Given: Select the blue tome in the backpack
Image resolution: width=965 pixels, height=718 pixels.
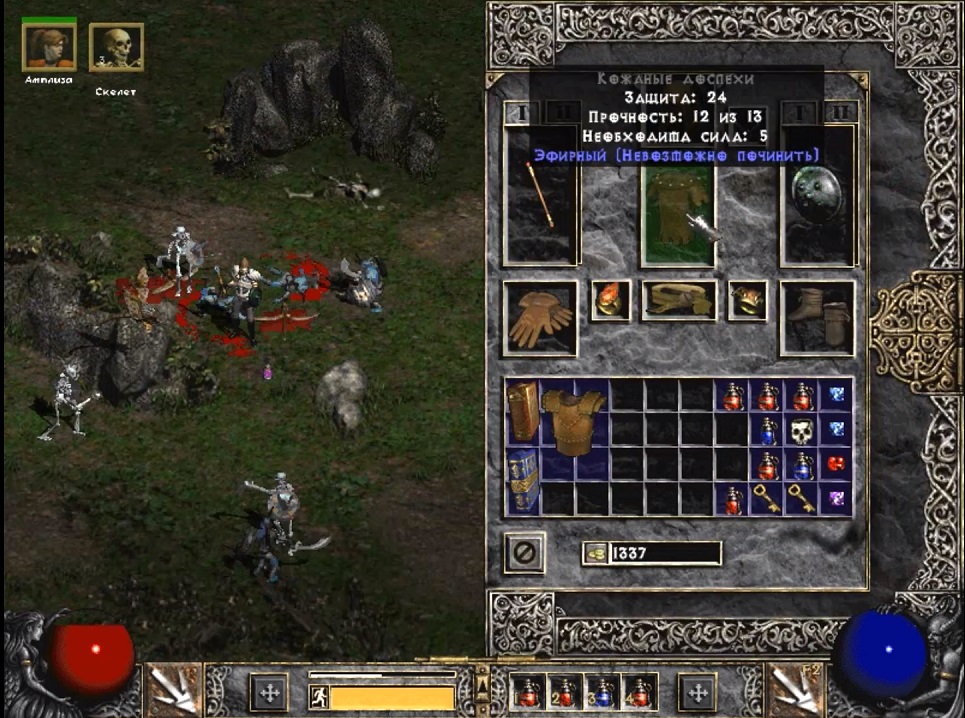Looking at the screenshot, I should [x=523, y=480].
